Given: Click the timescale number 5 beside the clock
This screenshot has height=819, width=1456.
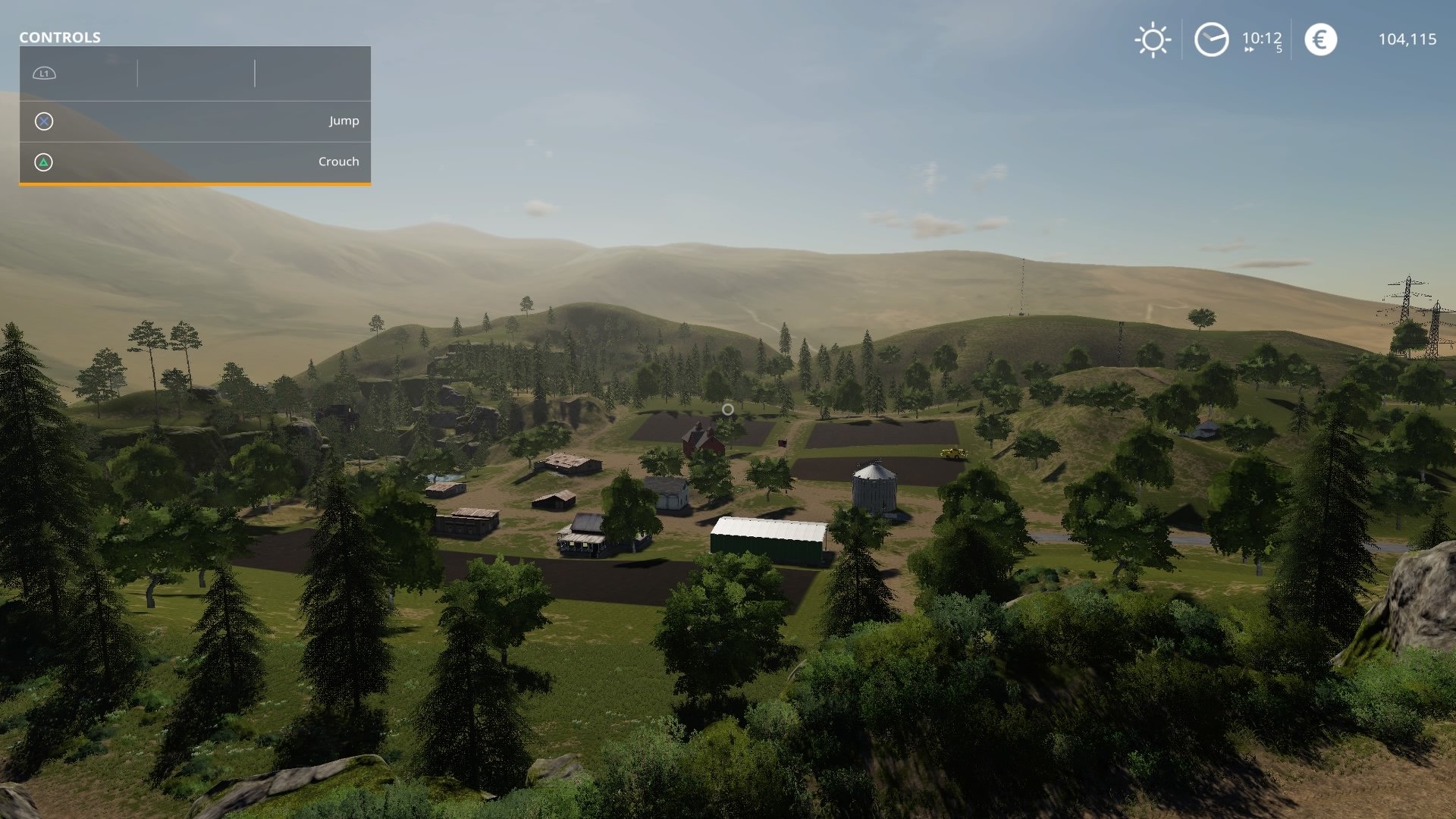Looking at the screenshot, I should point(1279,49).
